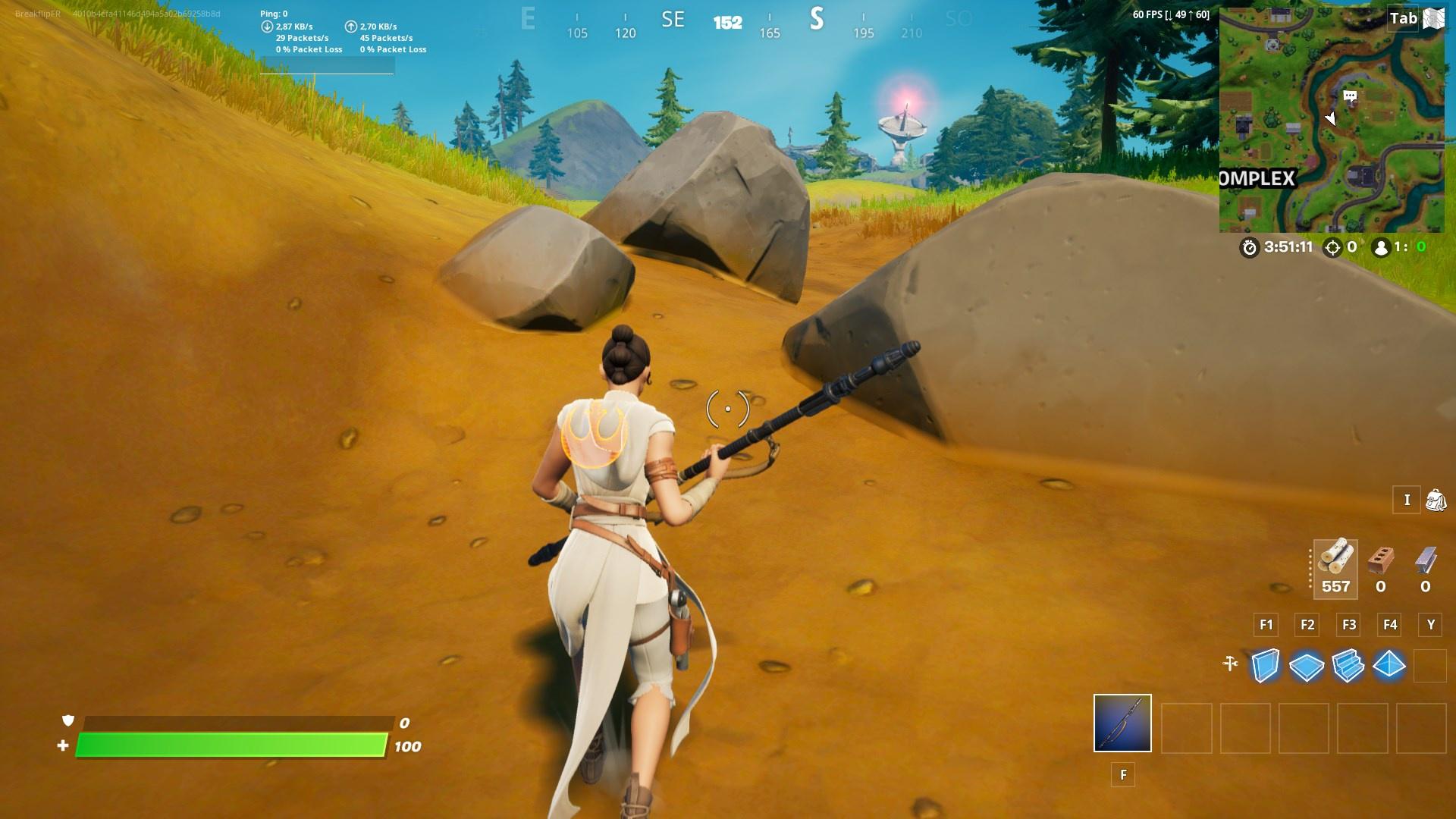
Task: Click the map icon beside Tab
Action: (1432, 19)
